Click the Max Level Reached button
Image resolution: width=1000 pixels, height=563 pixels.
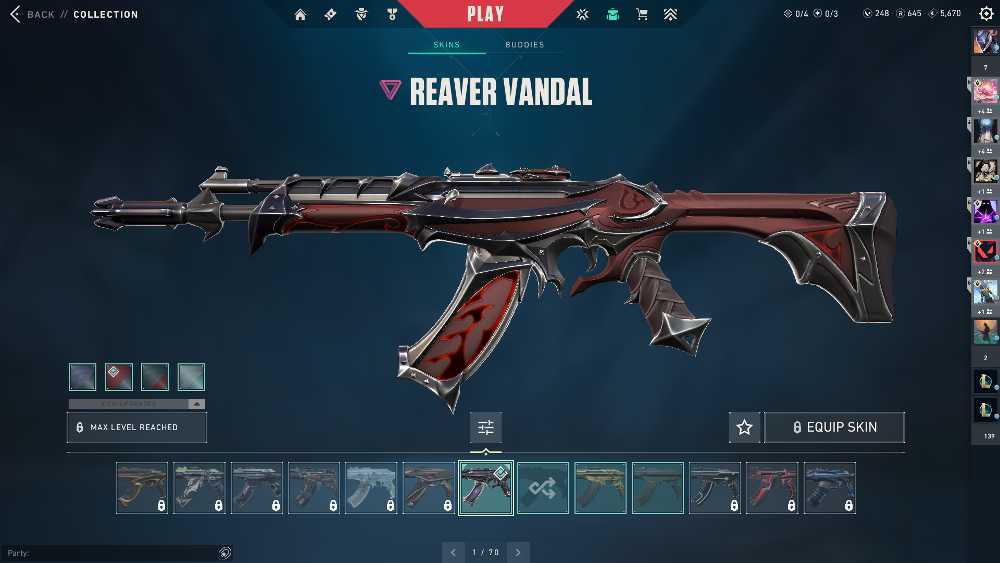pyautogui.click(x=136, y=427)
